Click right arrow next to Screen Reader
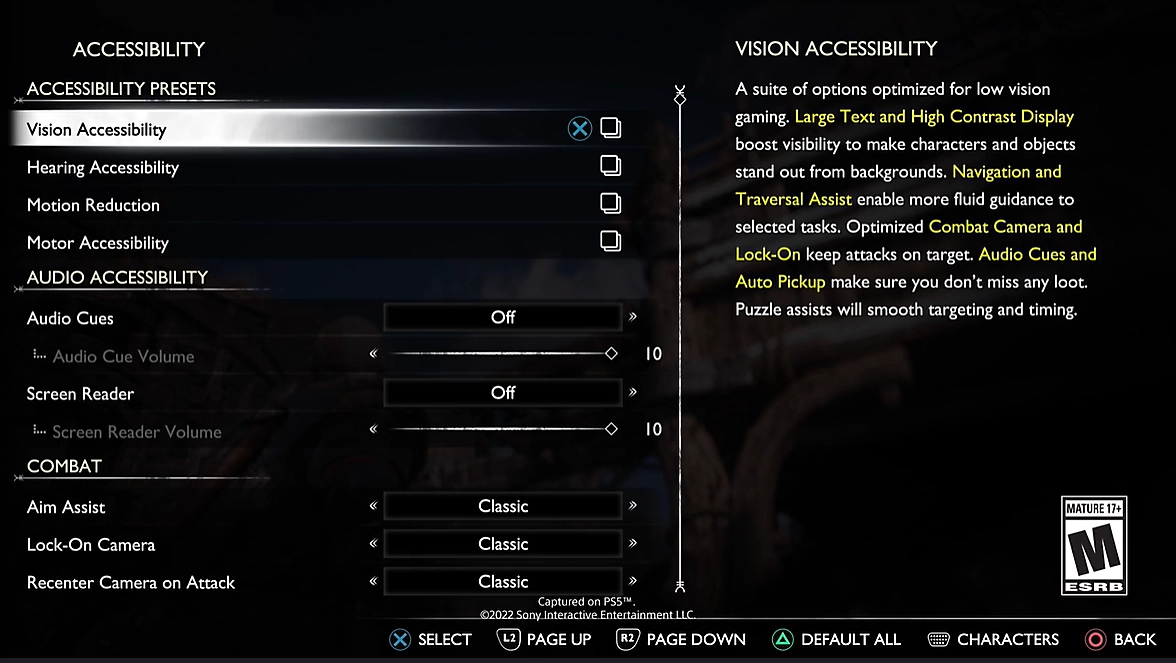The height and width of the screenshot is (663, 1176). click(x=633, y=392)
